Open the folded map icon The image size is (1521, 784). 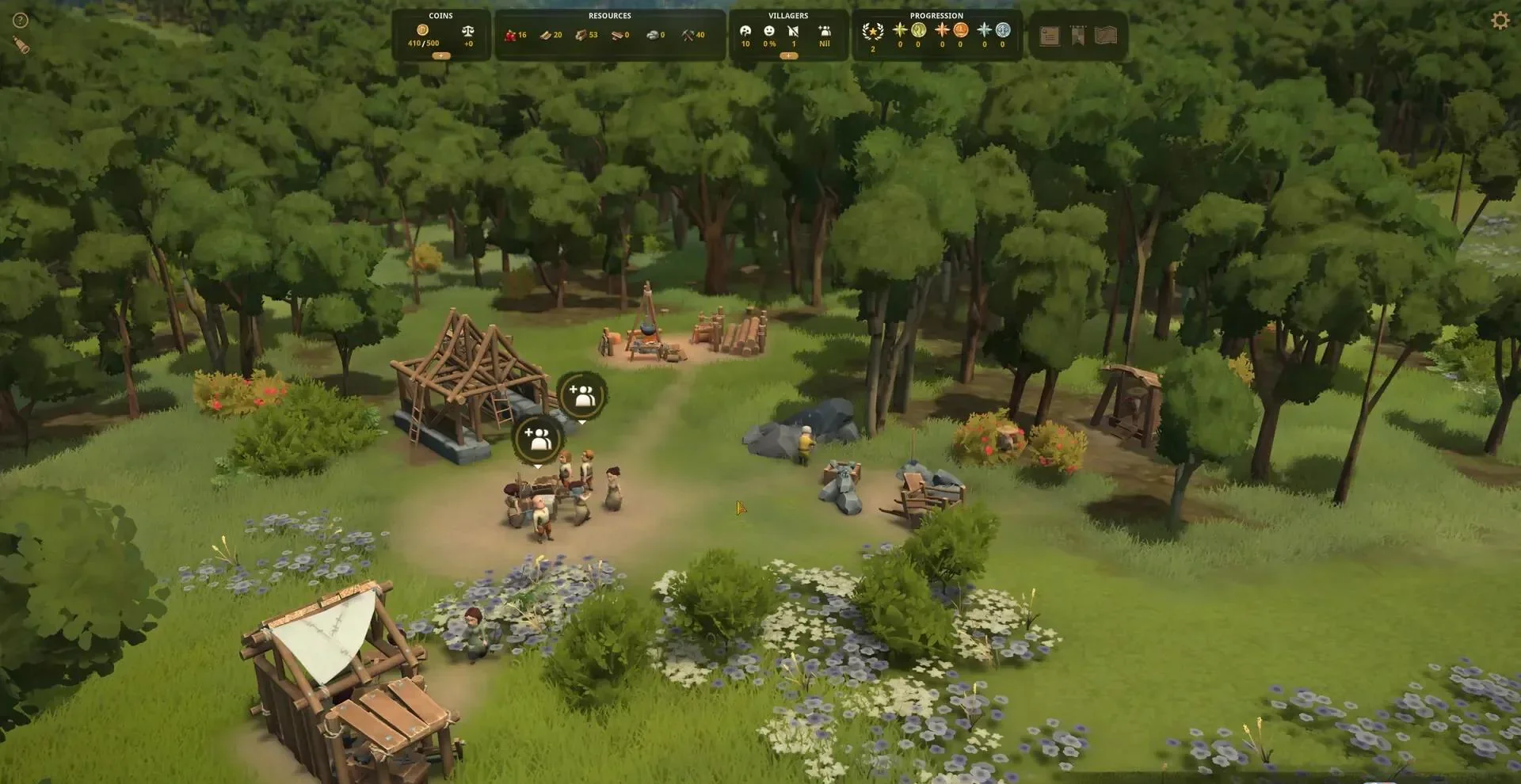click(1106, 36)
